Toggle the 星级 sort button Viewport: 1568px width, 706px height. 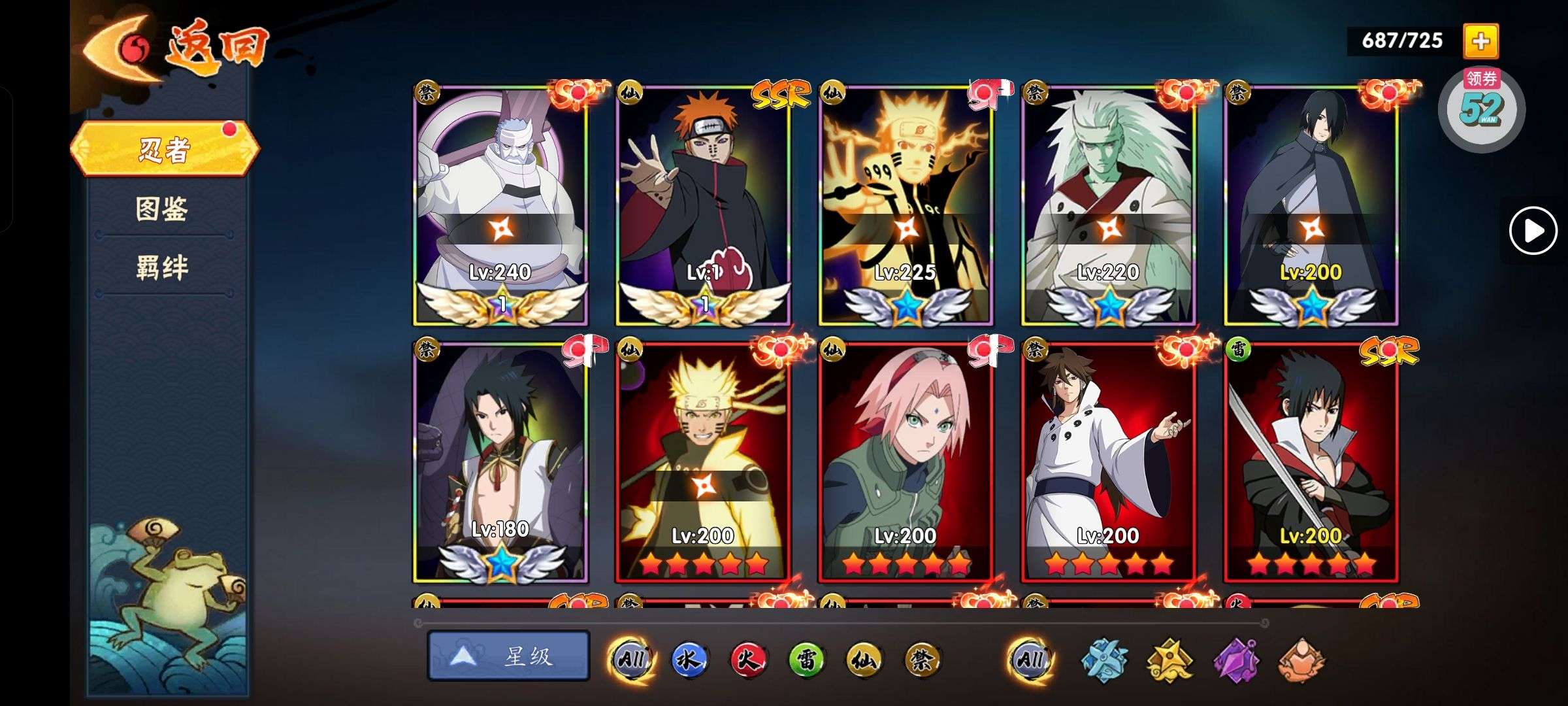pos(508,656)
